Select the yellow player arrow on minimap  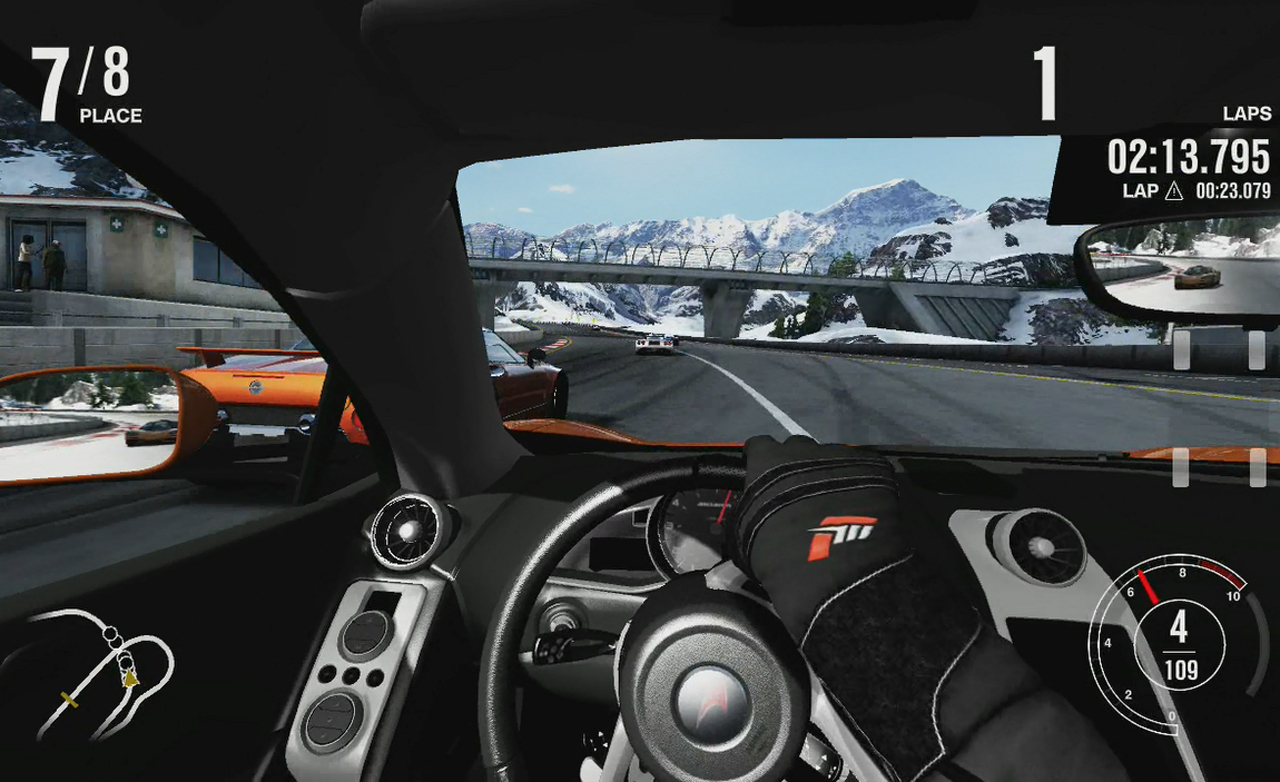tap(130, 679)
